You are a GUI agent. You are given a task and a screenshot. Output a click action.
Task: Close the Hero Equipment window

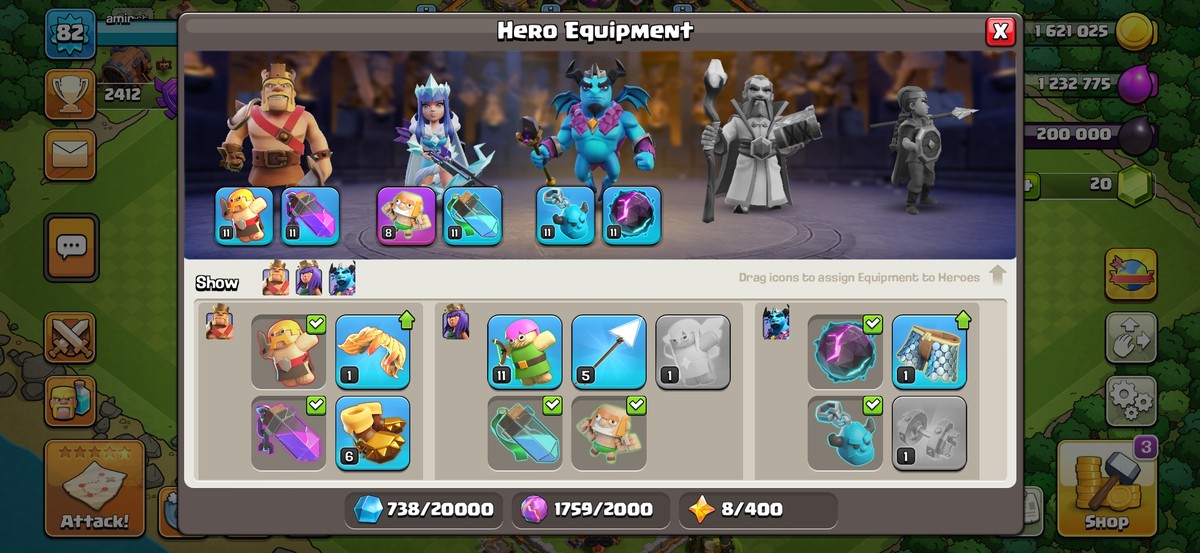click(999, 32)
